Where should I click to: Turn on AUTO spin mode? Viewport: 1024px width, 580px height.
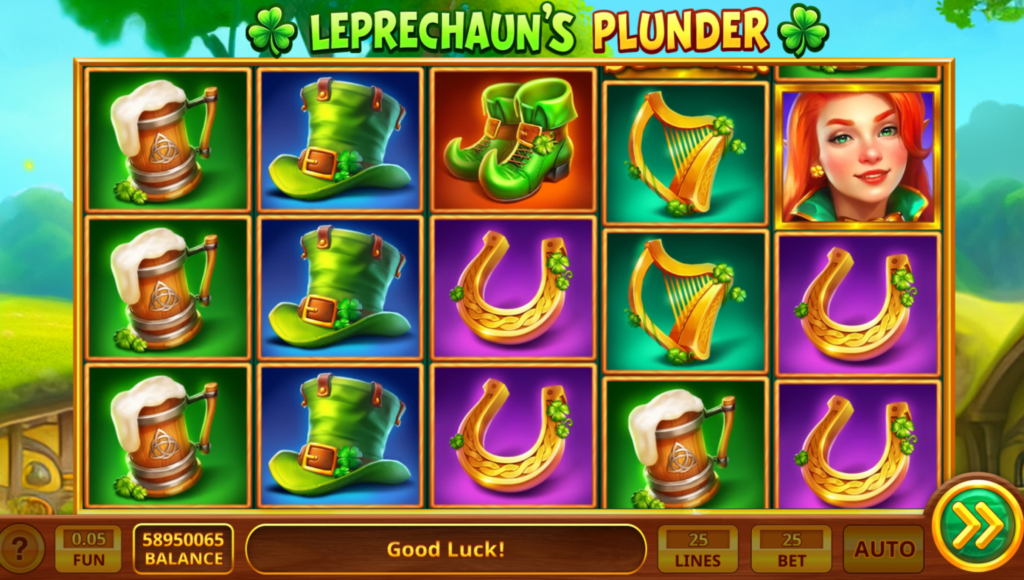tap(883, 549)
